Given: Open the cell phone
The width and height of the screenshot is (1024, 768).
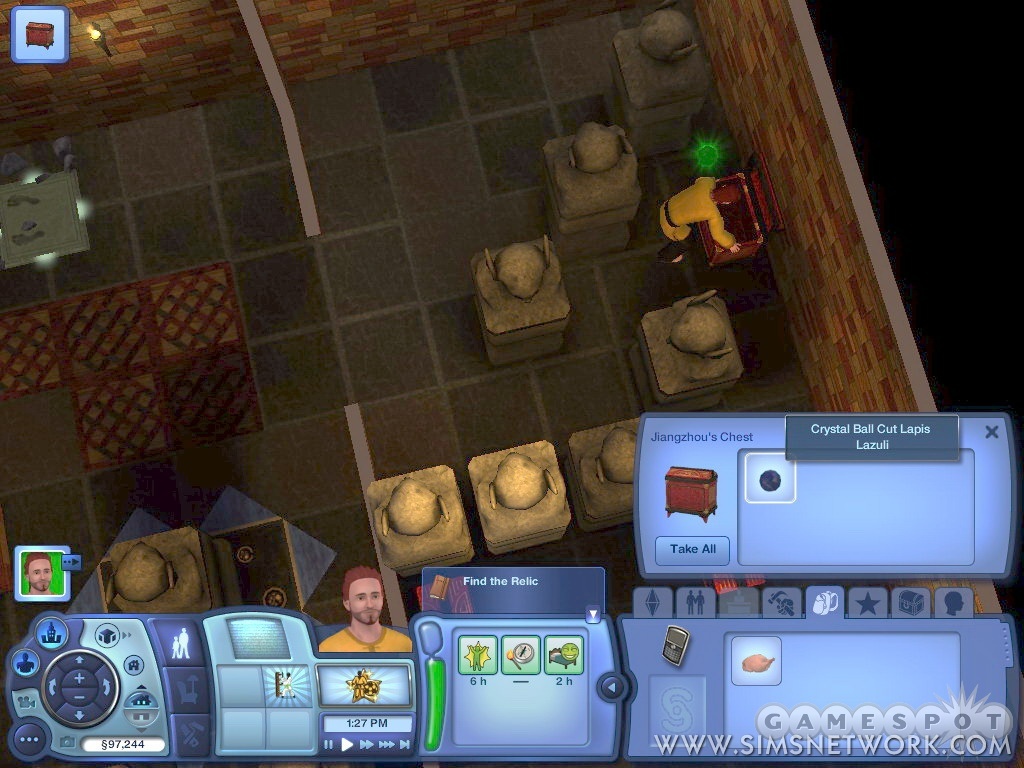Looking at the screenshot, I should point(675,645).
